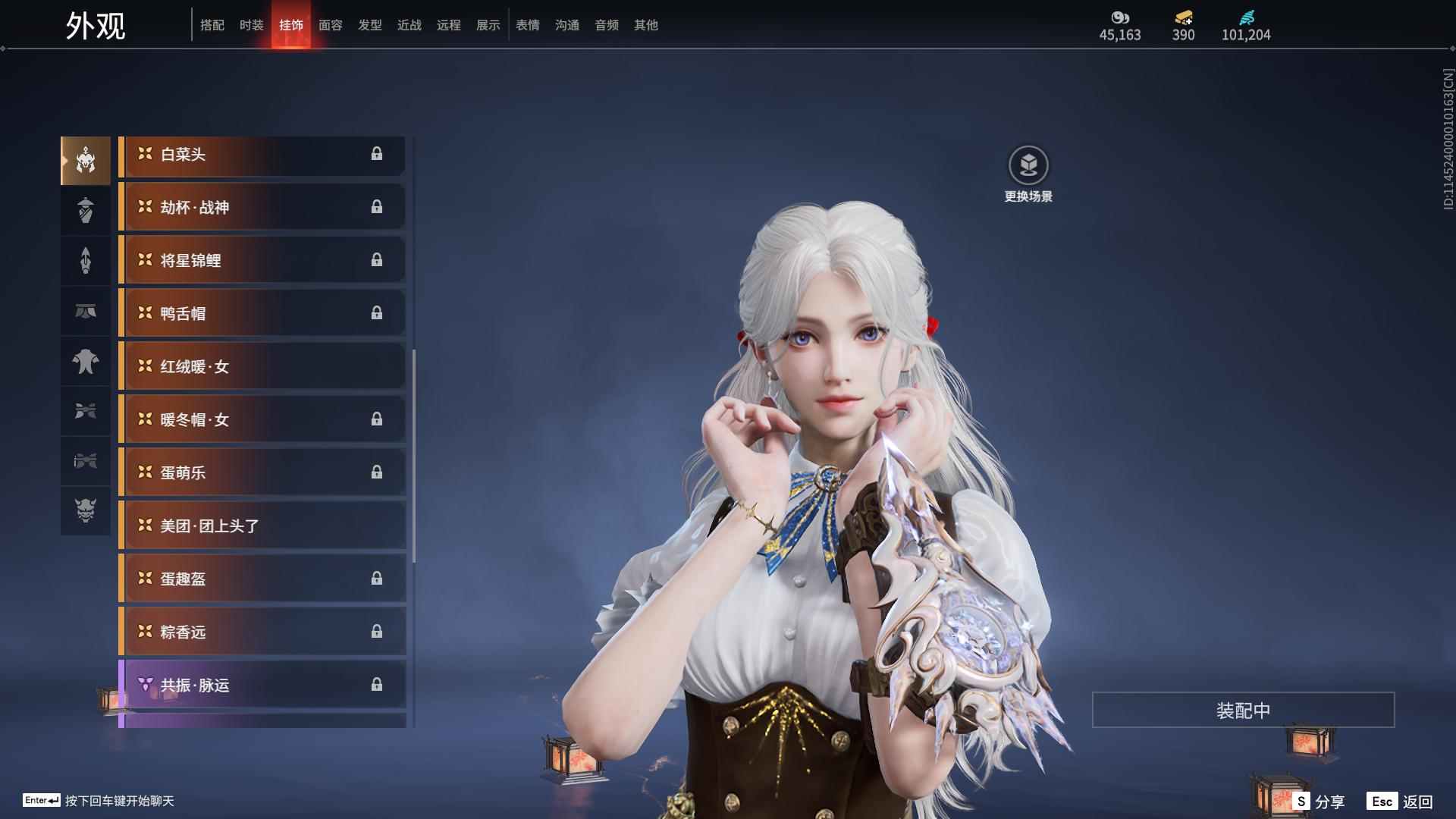The height and width of the screenshot is (819, 1456).
Task: Click the 更换场景 scene change icon
Action: tap(1028, 166)
